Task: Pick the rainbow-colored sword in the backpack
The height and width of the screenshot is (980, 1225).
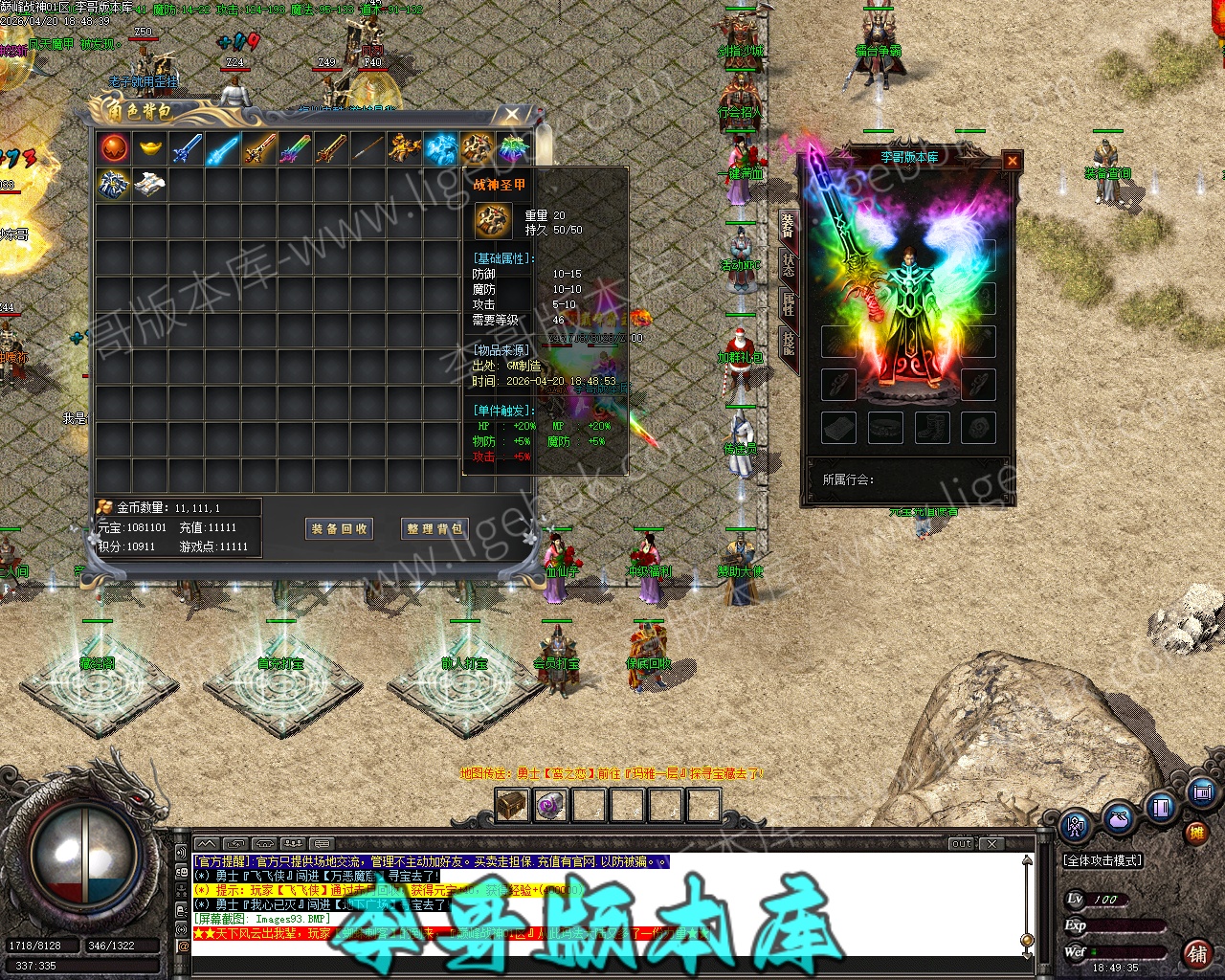Action: [295, 148]
